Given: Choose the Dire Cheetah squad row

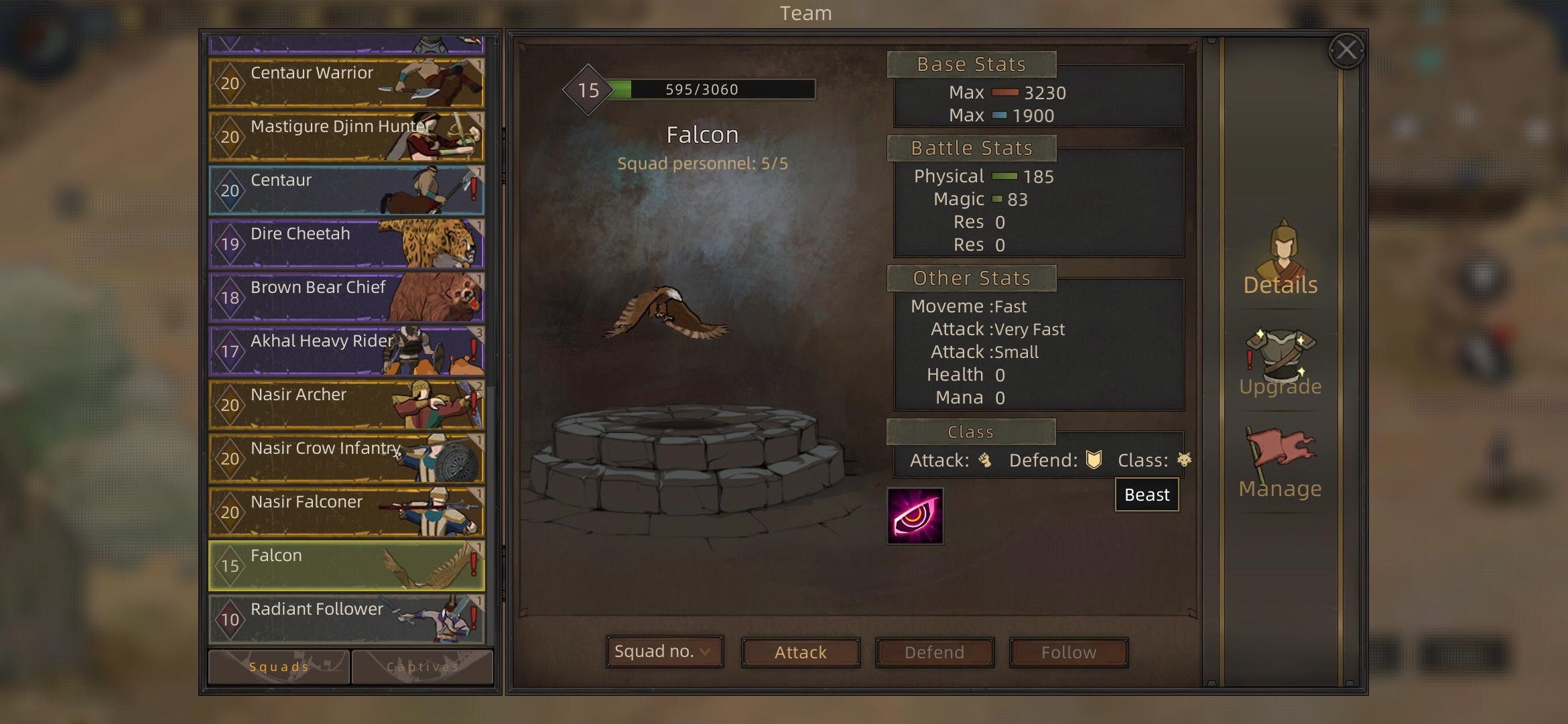Looking at the screenshot, I should (346, 244).
